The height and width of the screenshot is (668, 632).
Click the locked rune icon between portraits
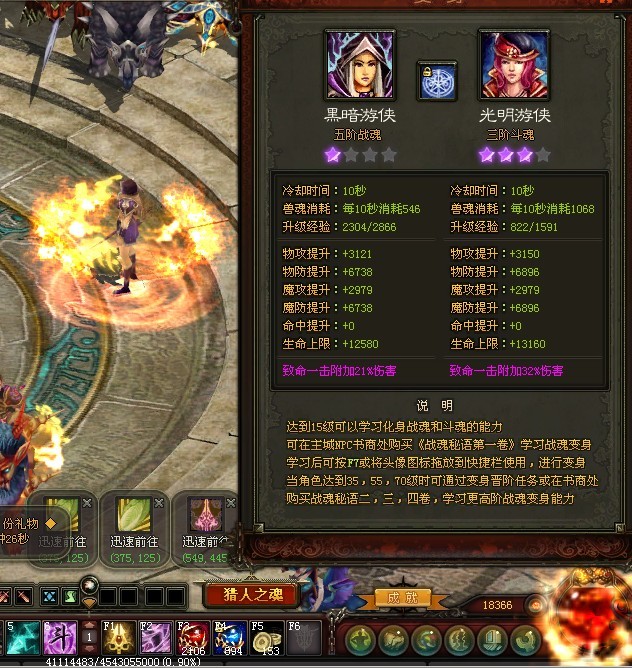point(437,82)
